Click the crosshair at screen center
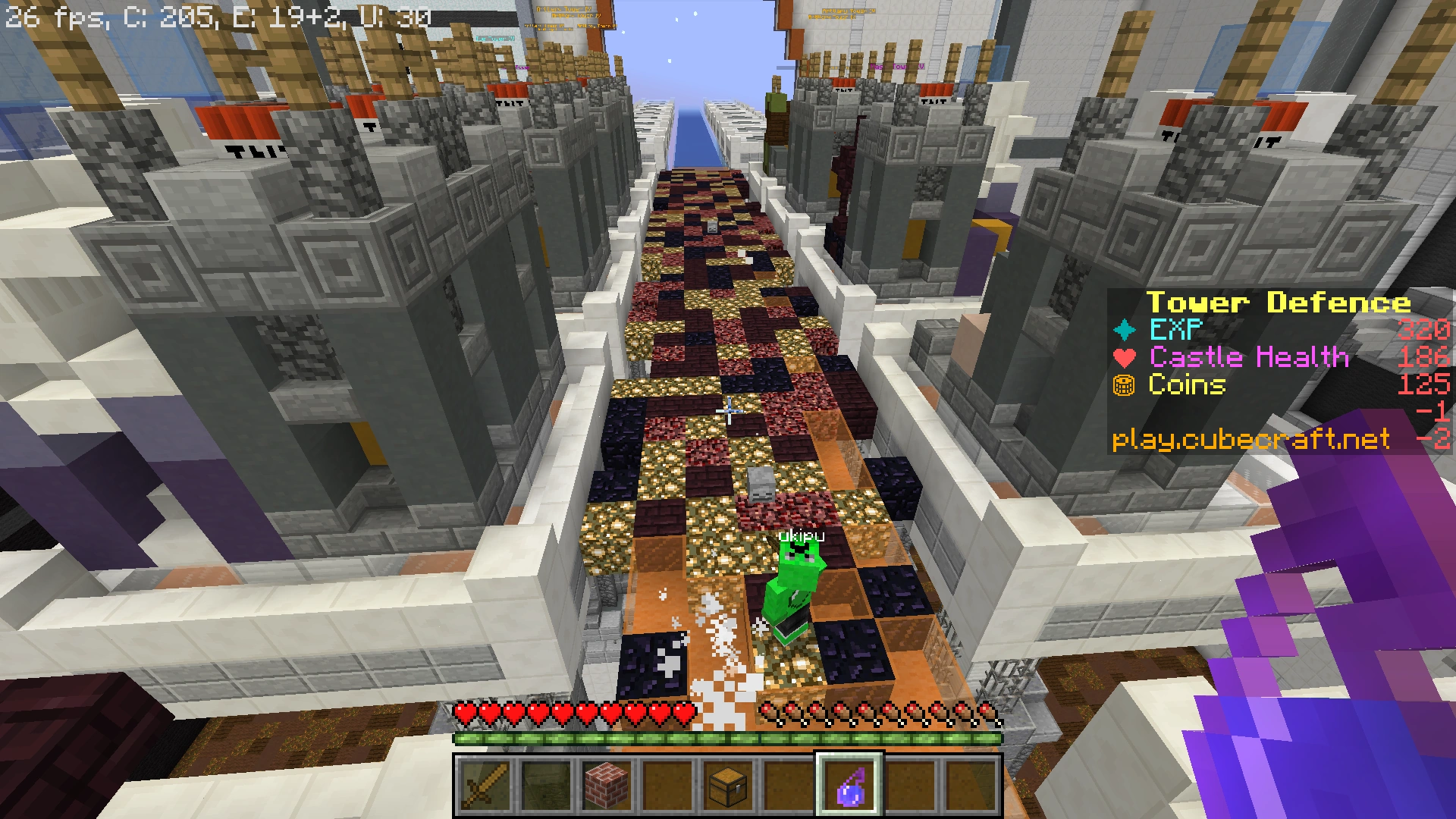Viewport: 1456px width, 819px height. 728,409
